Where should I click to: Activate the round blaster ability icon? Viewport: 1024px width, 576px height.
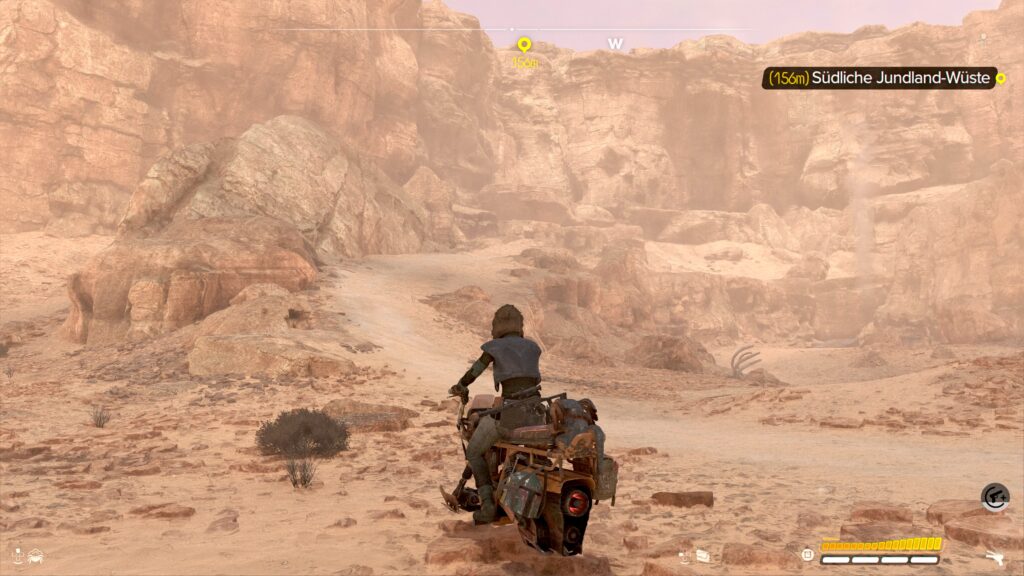994,497
